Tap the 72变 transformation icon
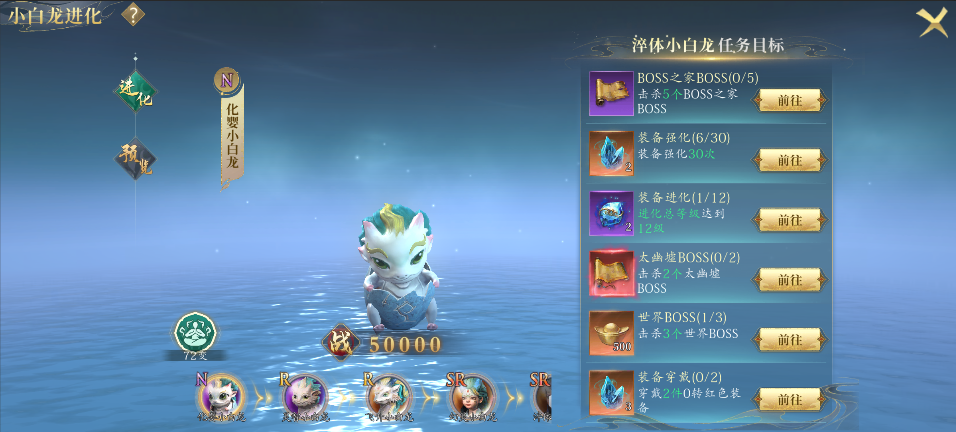The width and height of the screenshot is (956, 432). coord(195,334)
